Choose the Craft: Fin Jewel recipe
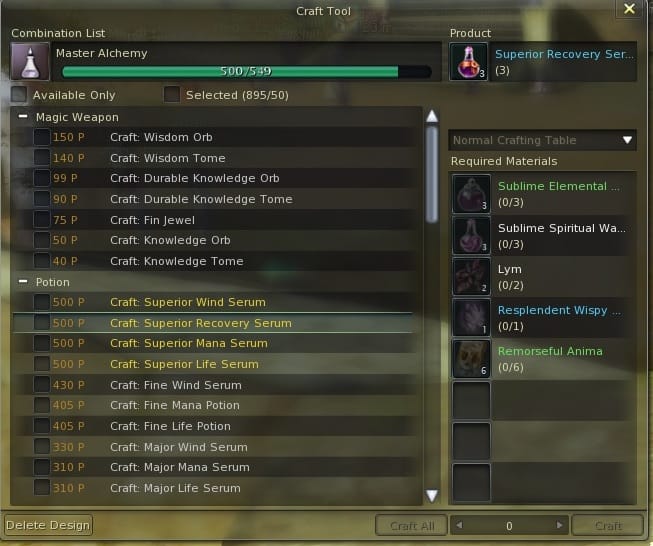653x546 pixels. tap(152, 220)
